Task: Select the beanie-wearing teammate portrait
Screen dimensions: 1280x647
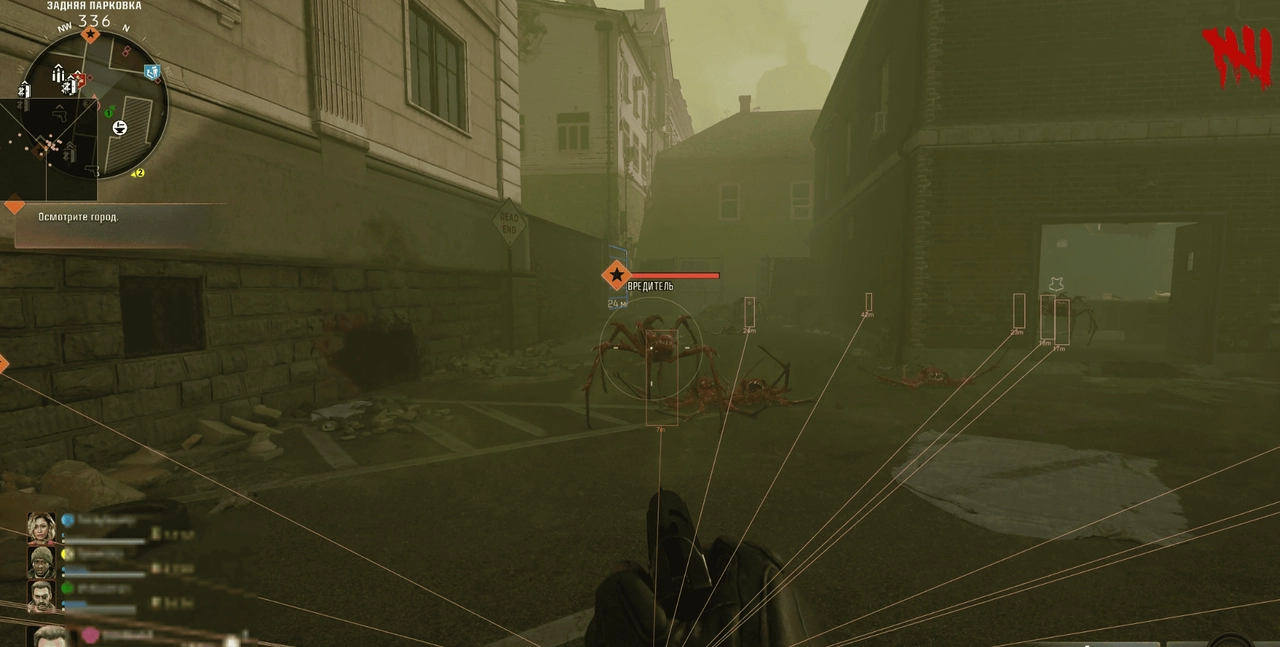Action: 41,562
